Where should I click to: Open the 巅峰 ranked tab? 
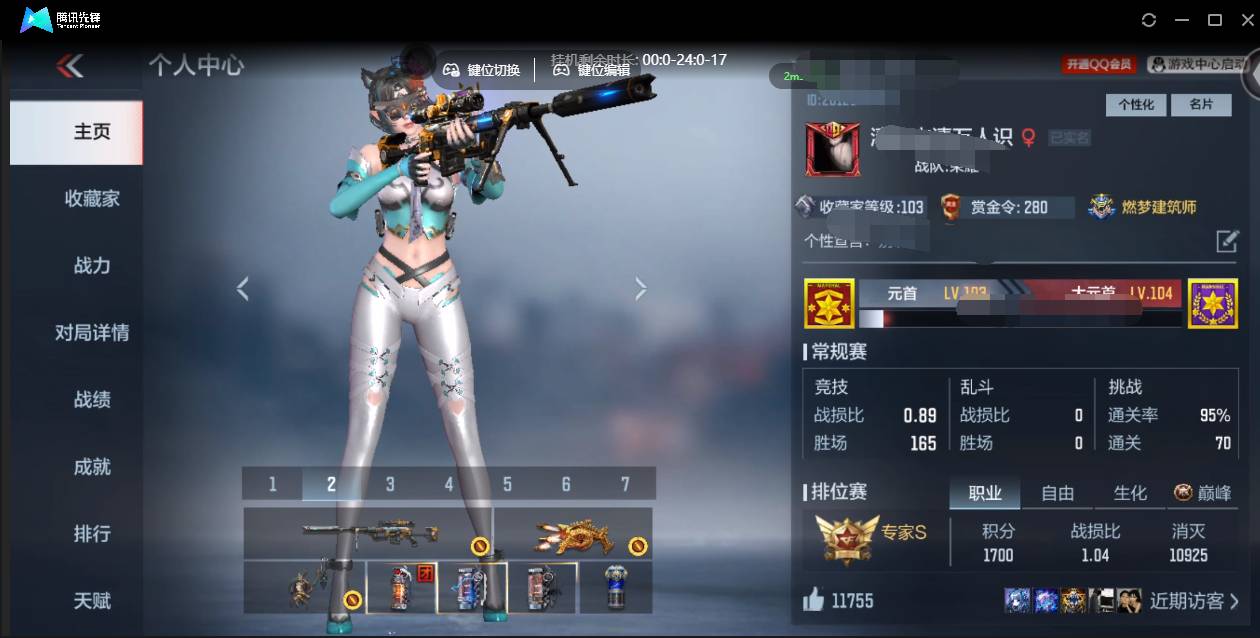pyautogui.click(x=1203, y=493)
